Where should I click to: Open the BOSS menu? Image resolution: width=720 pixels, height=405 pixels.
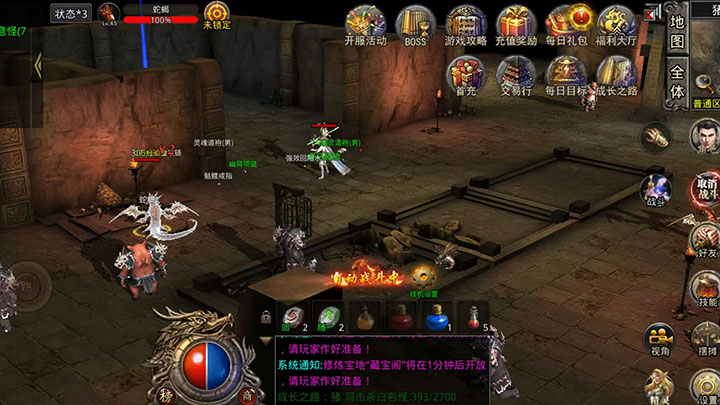(x=414, y=25)
